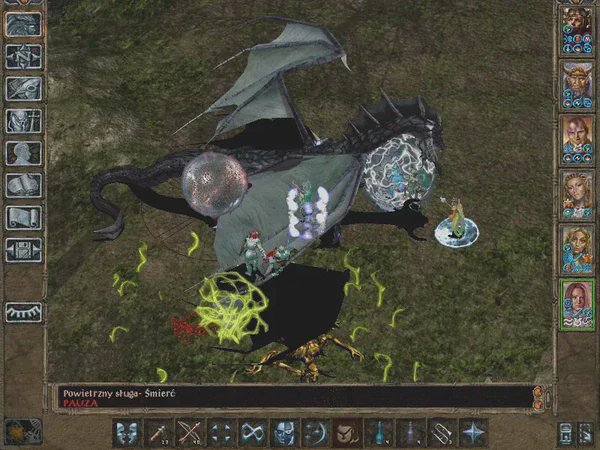This screenshot has width=600, height=450.
Task: Activate the infinity symbol ability
Action: 254,432
